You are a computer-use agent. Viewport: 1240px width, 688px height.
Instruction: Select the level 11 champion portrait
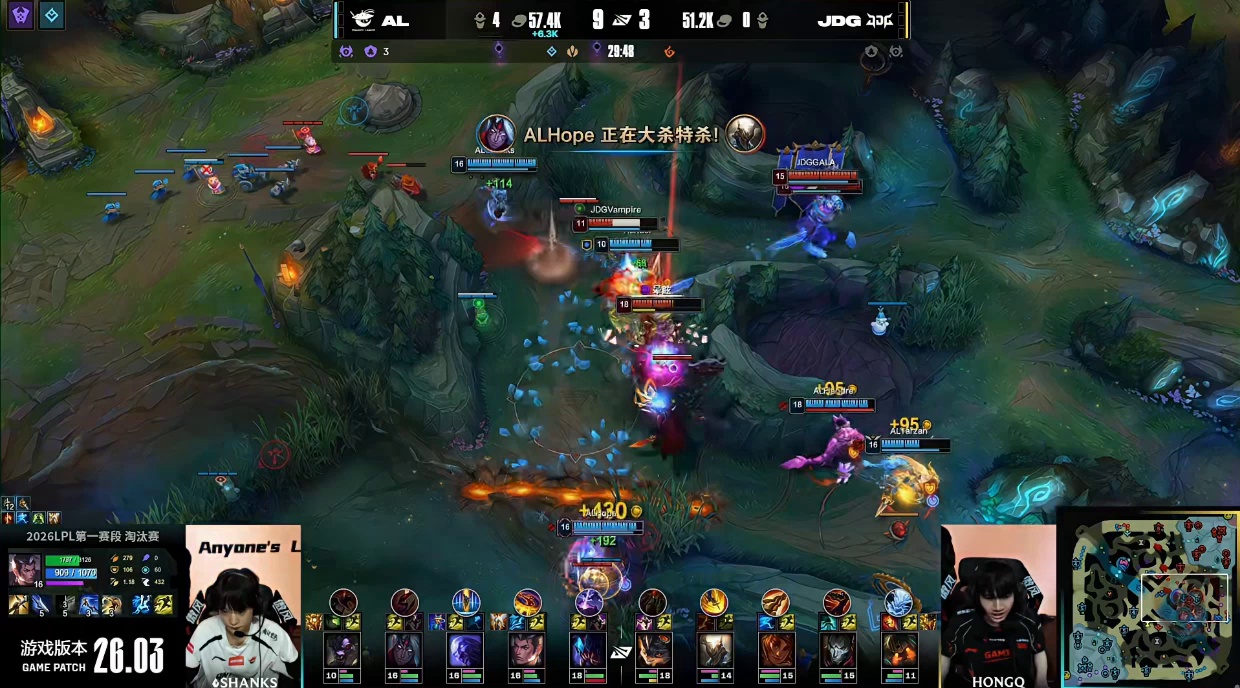(898, 651)
